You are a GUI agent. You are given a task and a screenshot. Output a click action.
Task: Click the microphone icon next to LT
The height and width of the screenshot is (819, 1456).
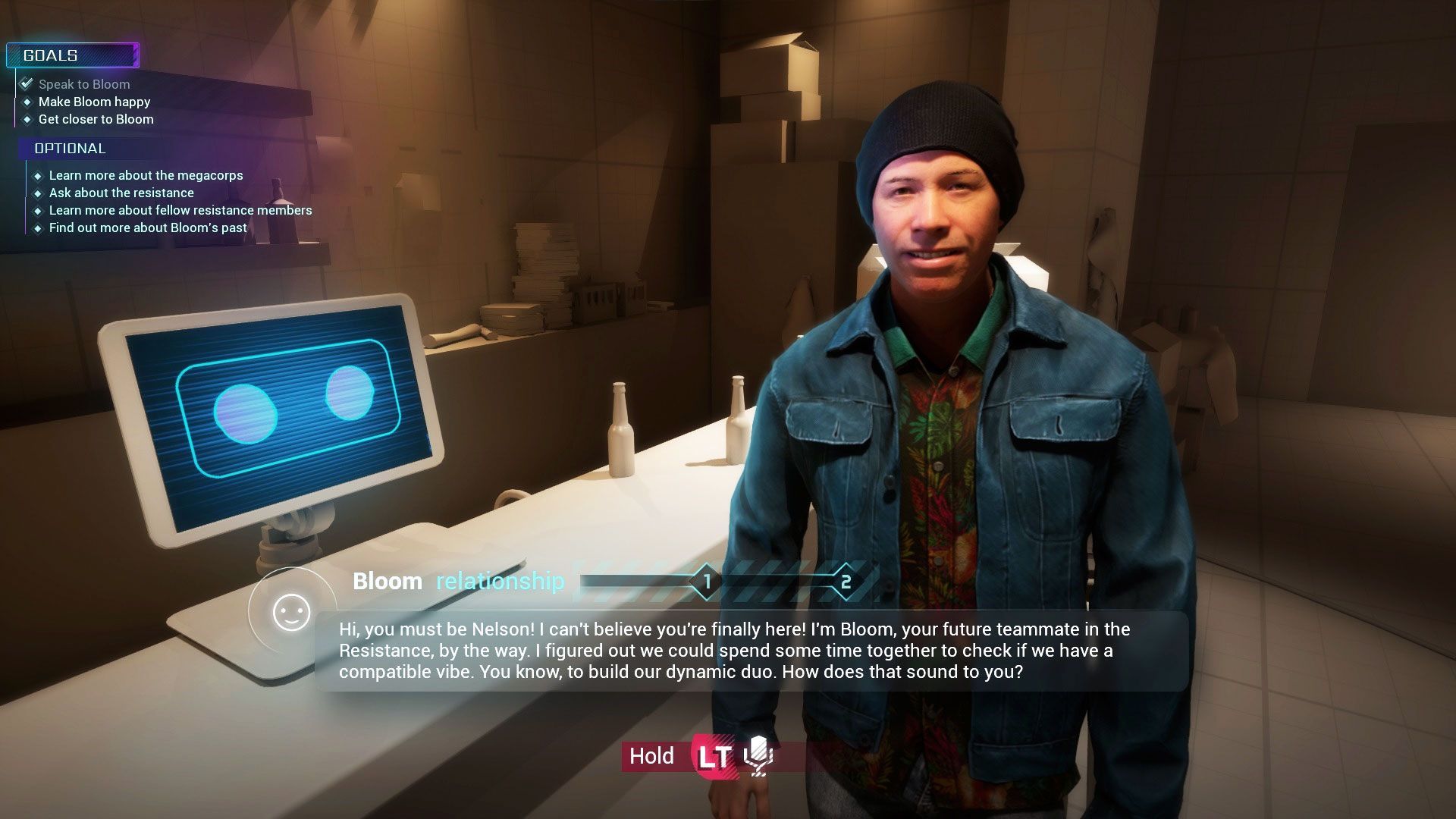756,756
